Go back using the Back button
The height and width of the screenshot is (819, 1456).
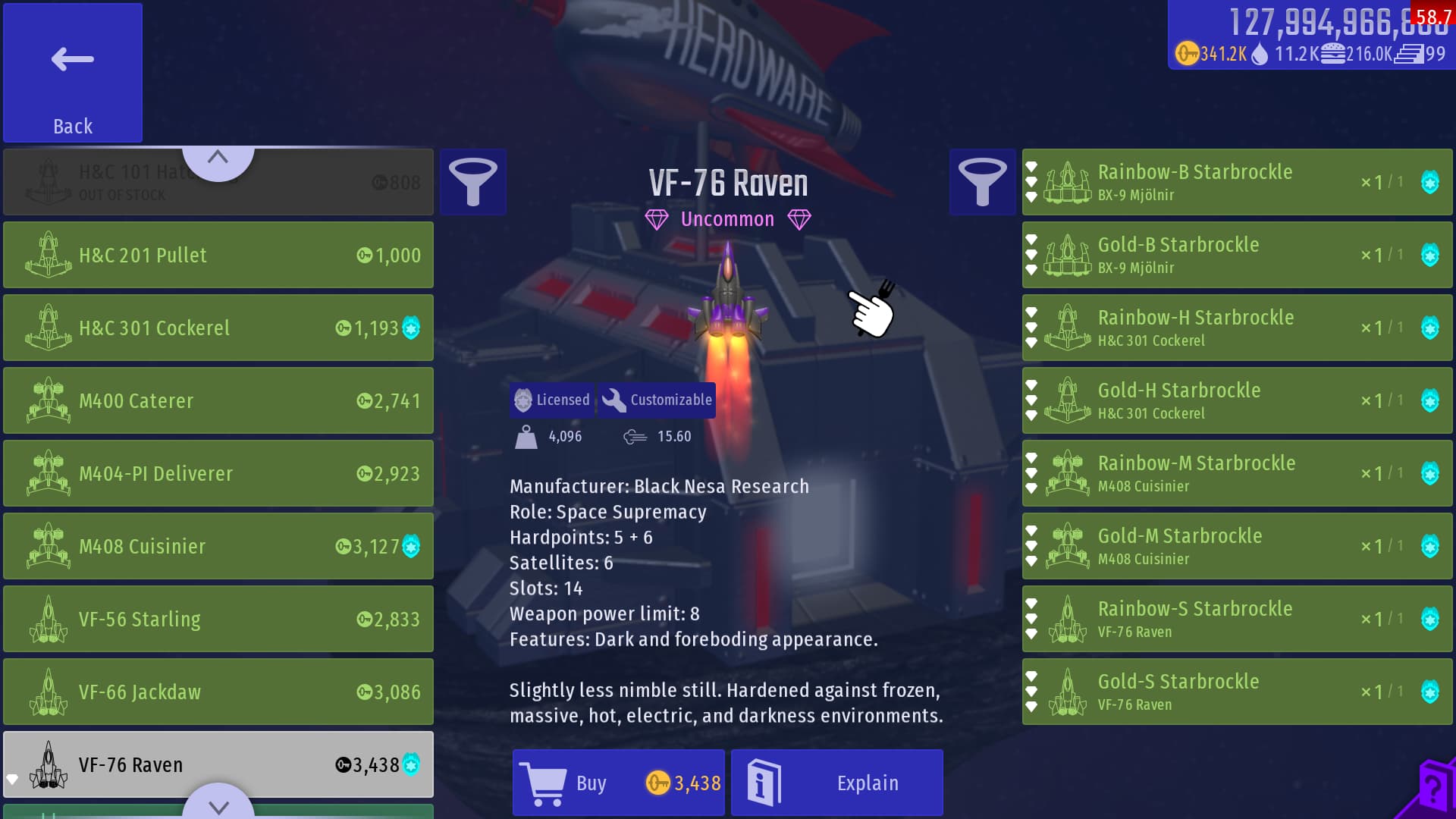73,73
